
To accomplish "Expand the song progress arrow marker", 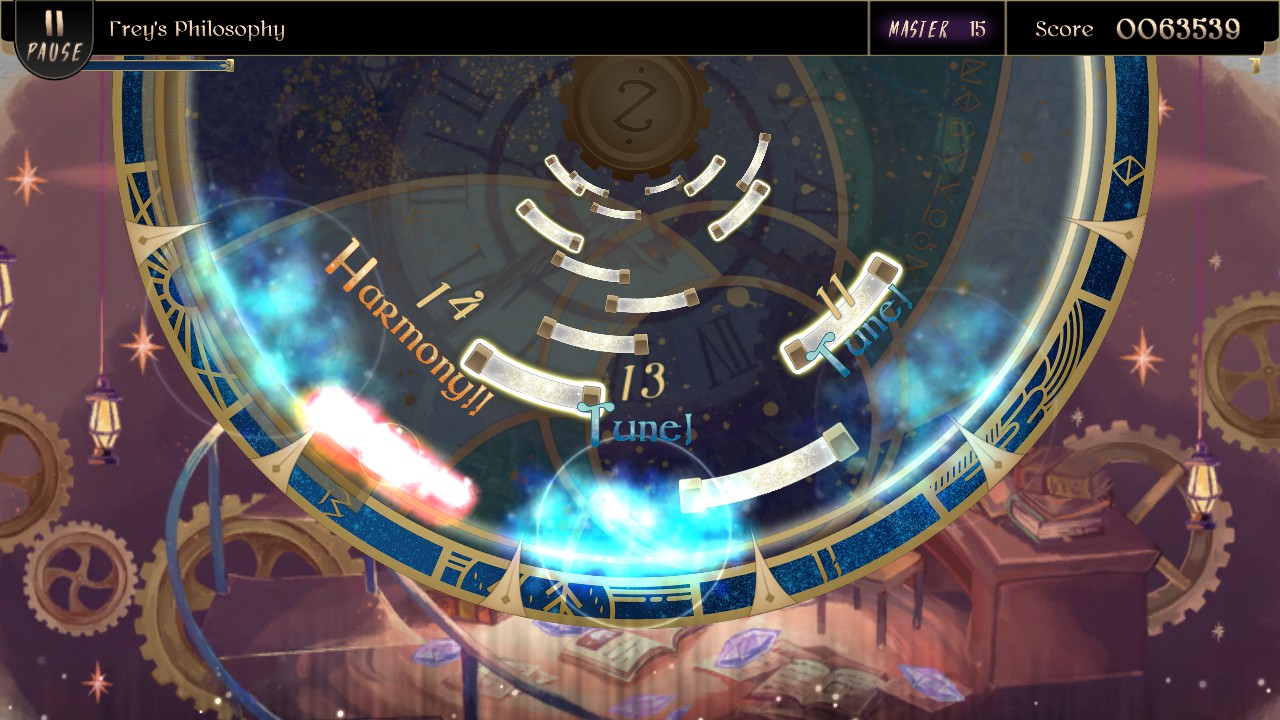I will click(228, 66).
